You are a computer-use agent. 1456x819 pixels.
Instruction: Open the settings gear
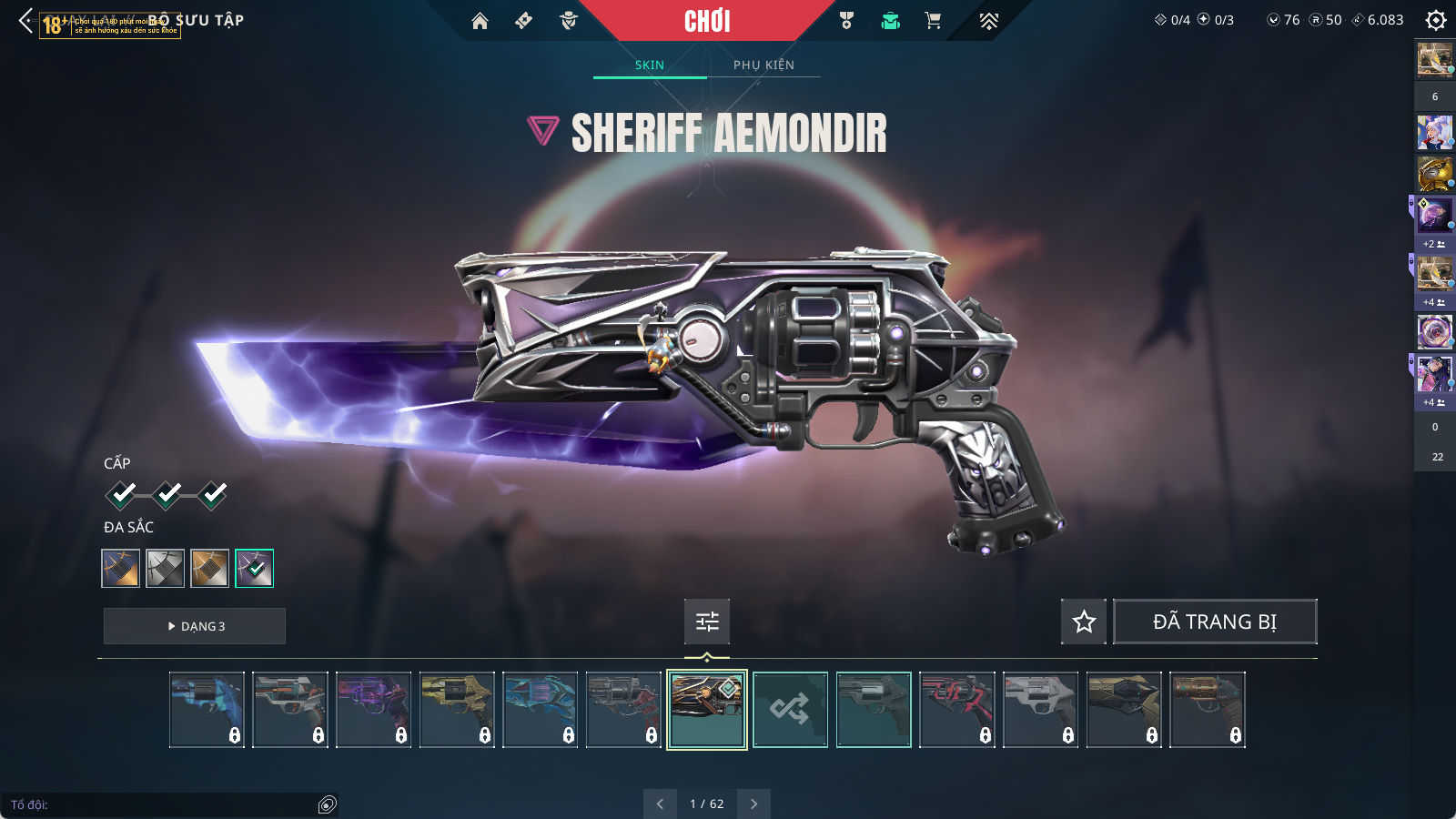(1436, 20)
